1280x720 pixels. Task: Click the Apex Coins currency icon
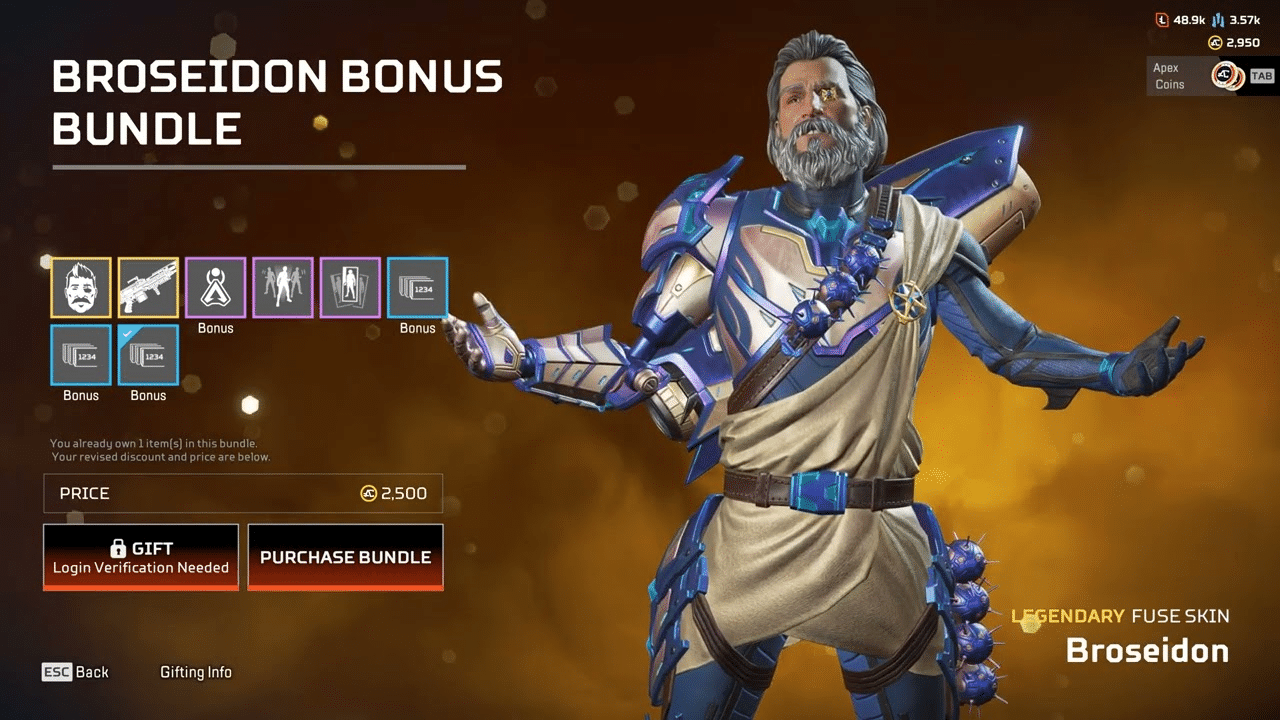[1214, 44]
